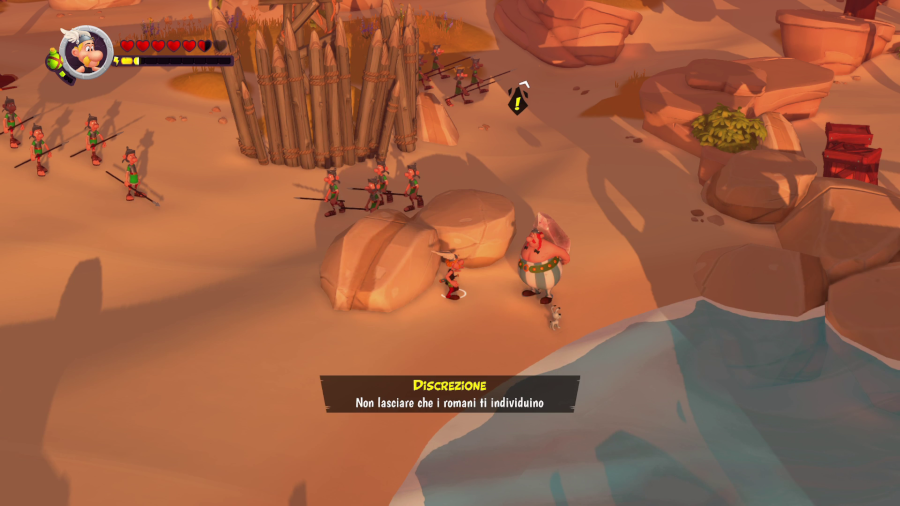The height and width of the screenshot is (506, 900).
Task: Click the Discrezione objective banner
Action: pyautogui.click(x=450, y=394)
